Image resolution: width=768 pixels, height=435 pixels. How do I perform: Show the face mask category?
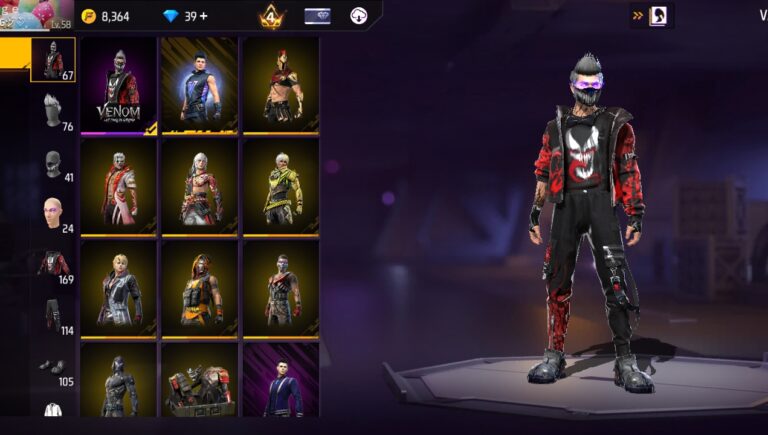53,163
